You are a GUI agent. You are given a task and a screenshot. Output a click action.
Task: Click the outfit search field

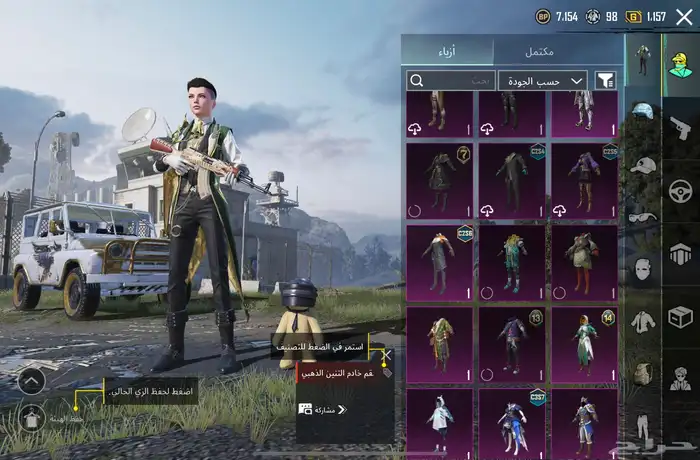pos(450,80)
